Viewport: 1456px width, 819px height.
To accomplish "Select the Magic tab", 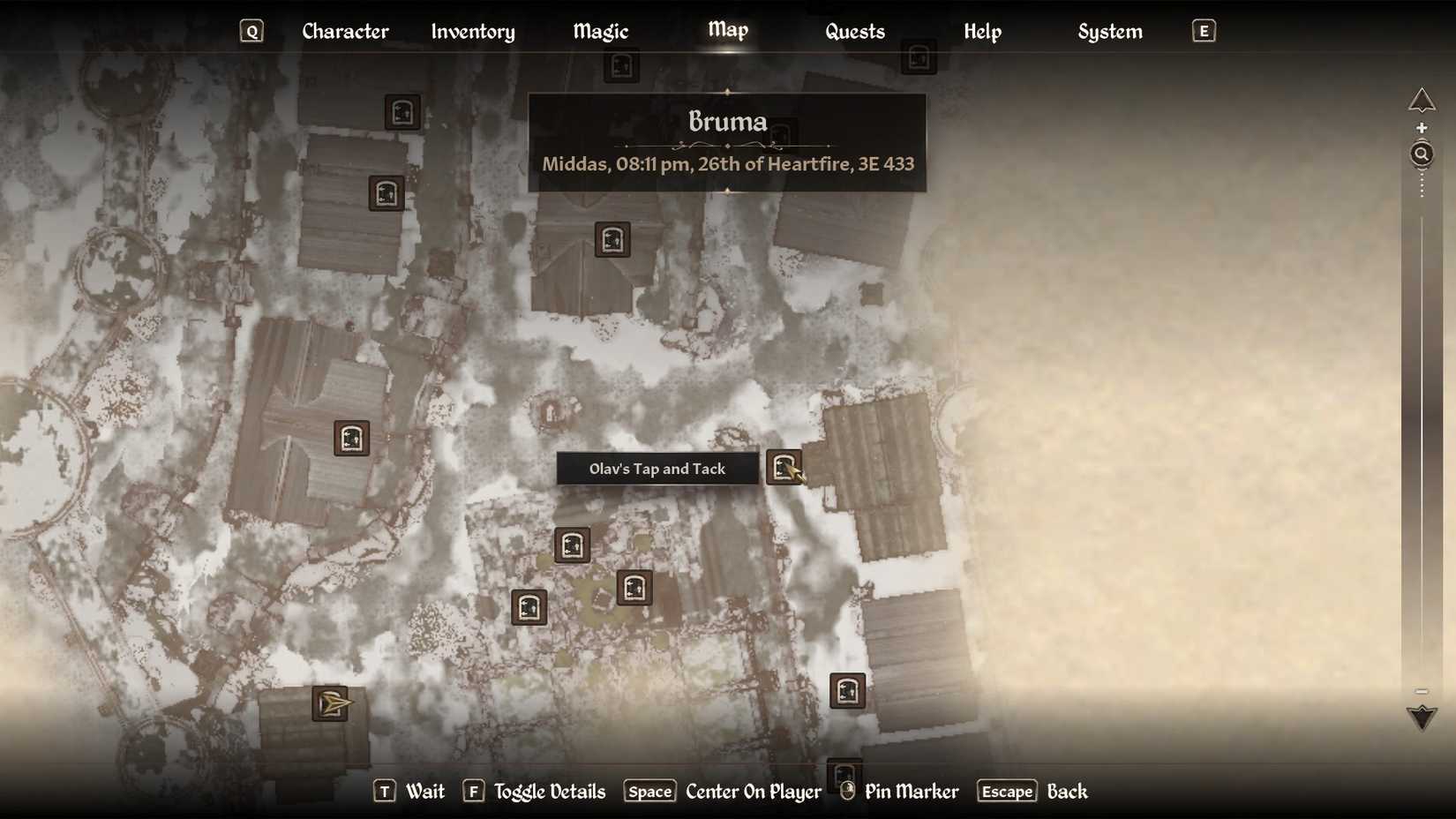I will pyautogui.click(x=599, y=32).
